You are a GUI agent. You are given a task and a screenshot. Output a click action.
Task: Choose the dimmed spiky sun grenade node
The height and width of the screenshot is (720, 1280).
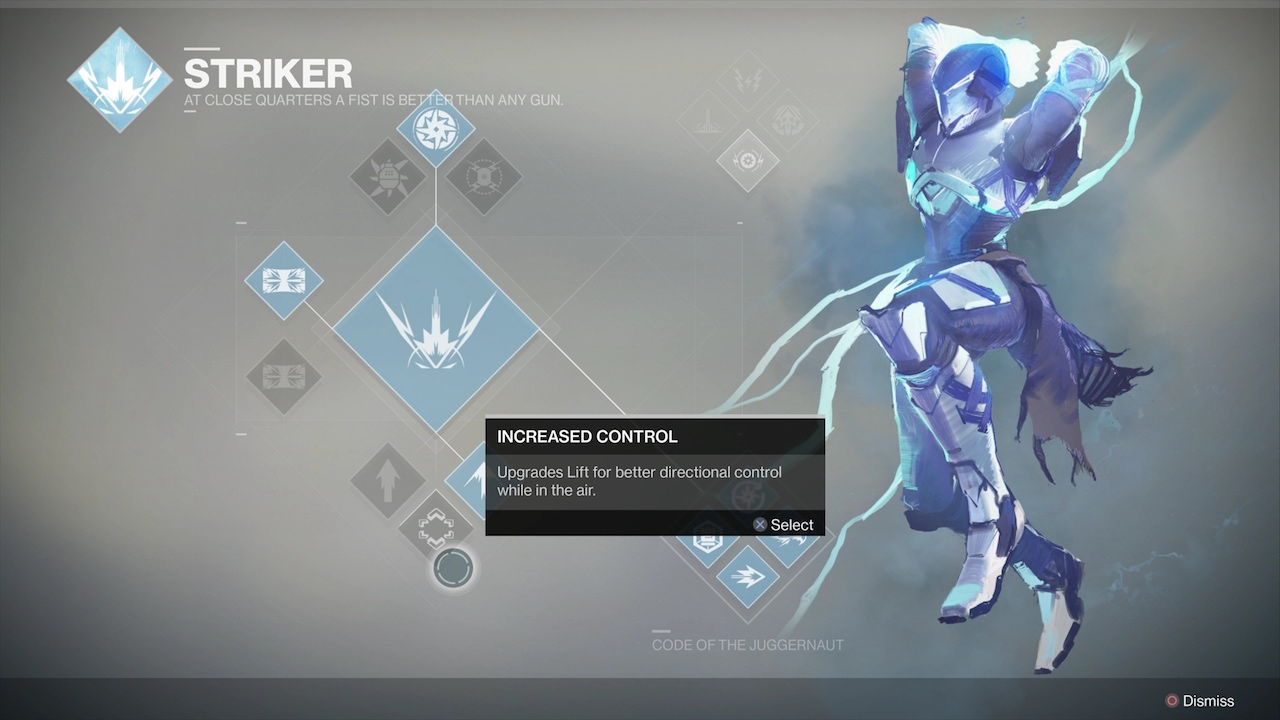[387, 178]
